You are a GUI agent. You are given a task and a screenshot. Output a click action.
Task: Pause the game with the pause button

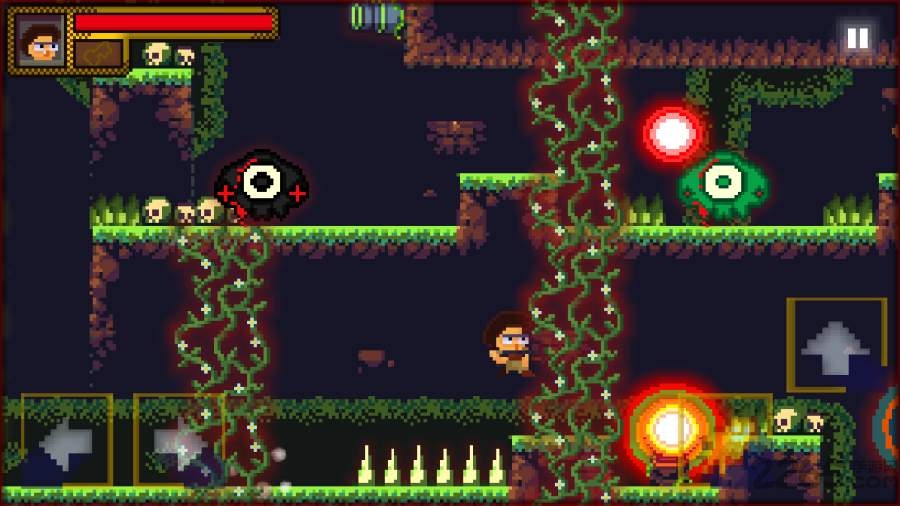[x=857, y=39]
